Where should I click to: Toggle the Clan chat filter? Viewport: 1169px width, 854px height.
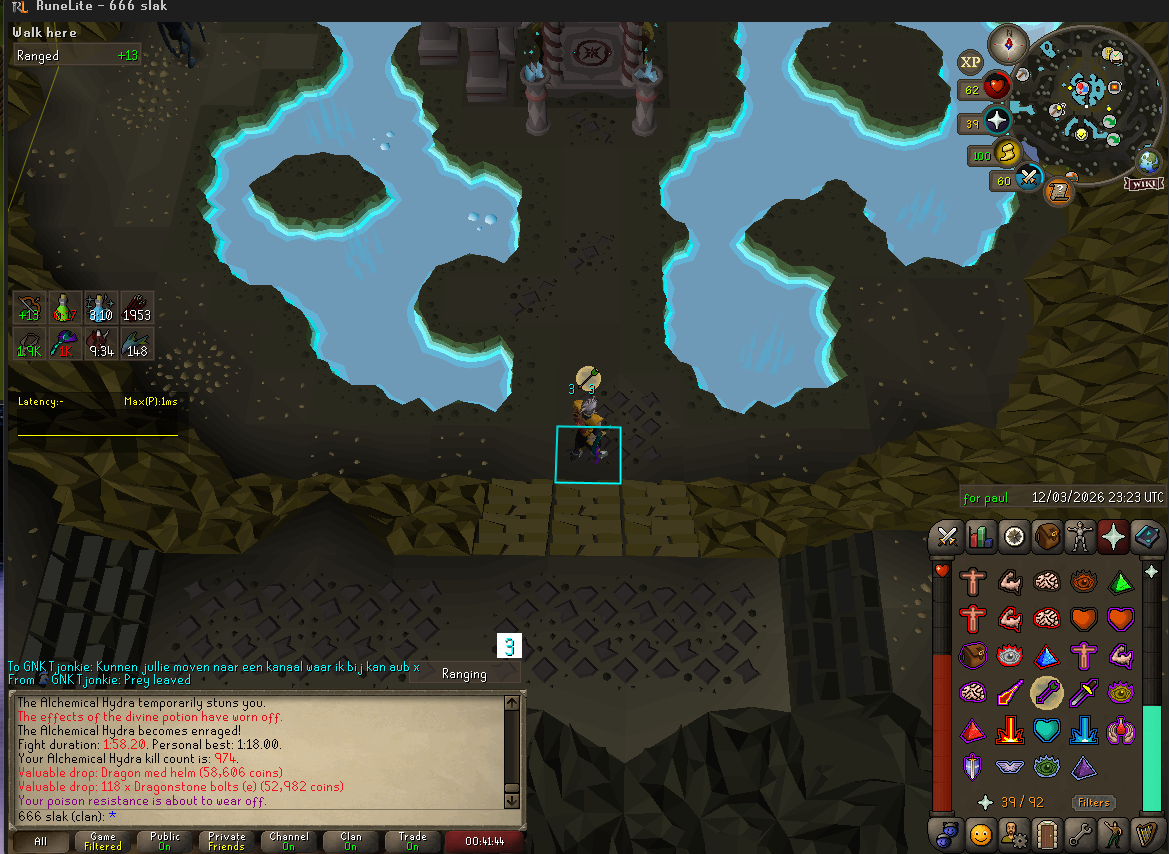coord(351,841)
